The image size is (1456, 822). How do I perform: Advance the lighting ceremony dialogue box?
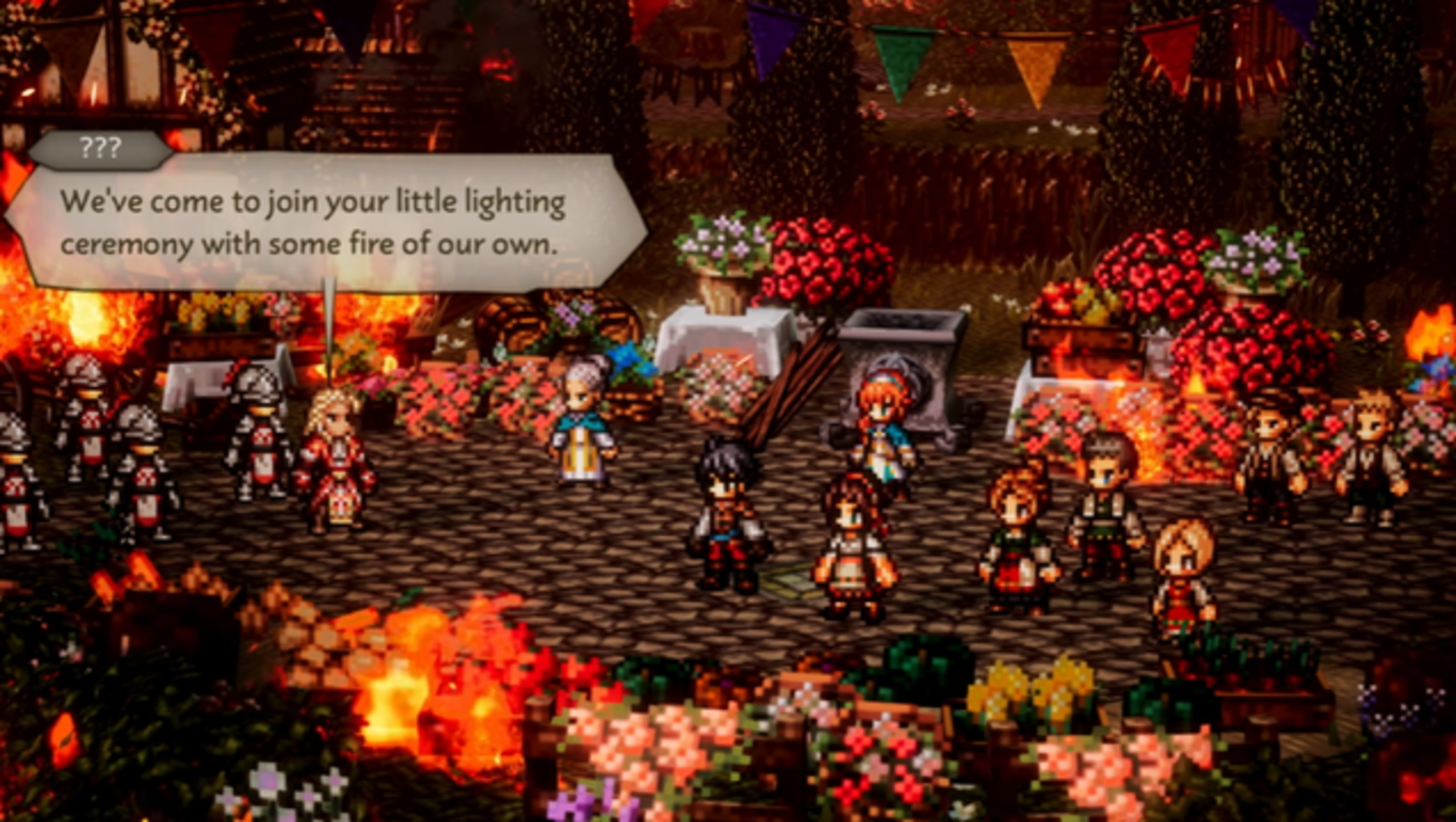click(325, 223)
